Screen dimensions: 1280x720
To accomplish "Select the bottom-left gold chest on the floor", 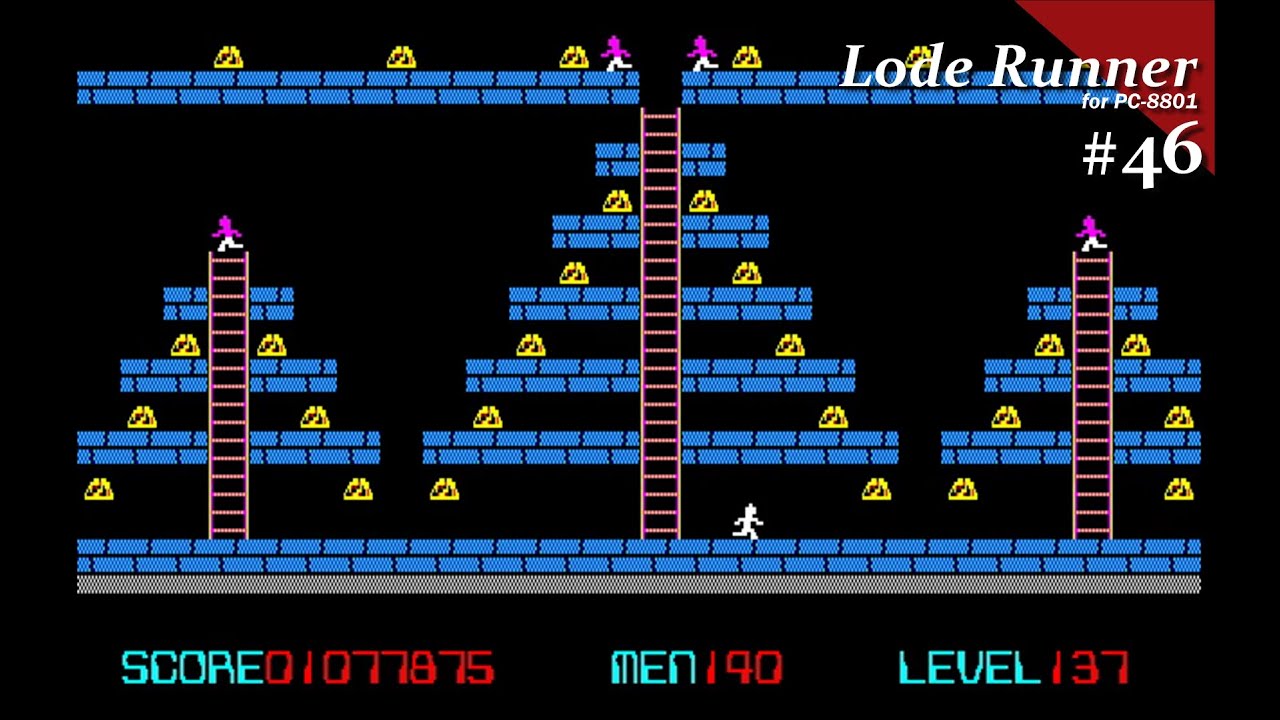I will click(99, 490).
